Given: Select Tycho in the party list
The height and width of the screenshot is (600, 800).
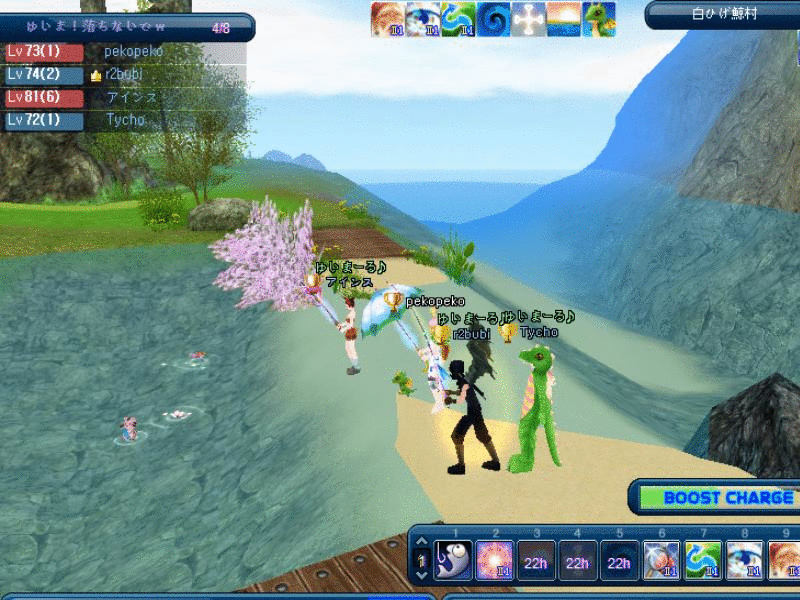Looking at the screenshot, I should click(x=125, y=120).
